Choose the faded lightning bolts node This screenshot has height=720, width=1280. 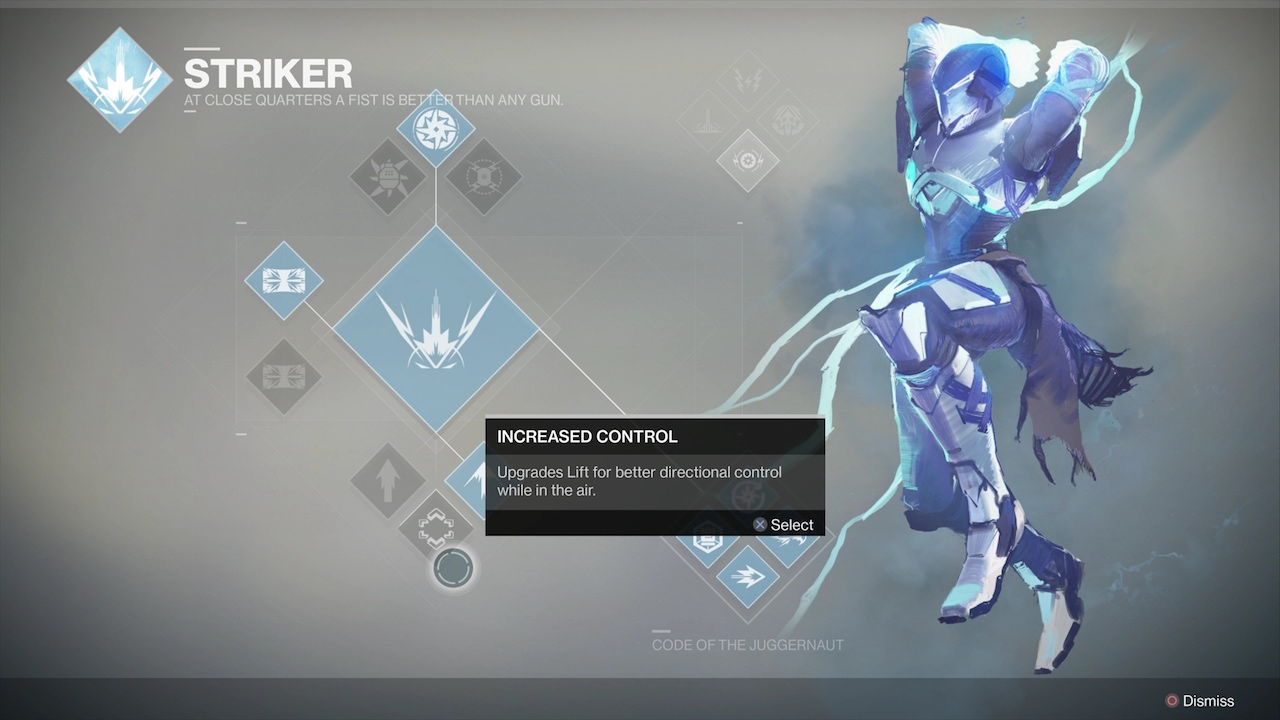coord(747,79)
